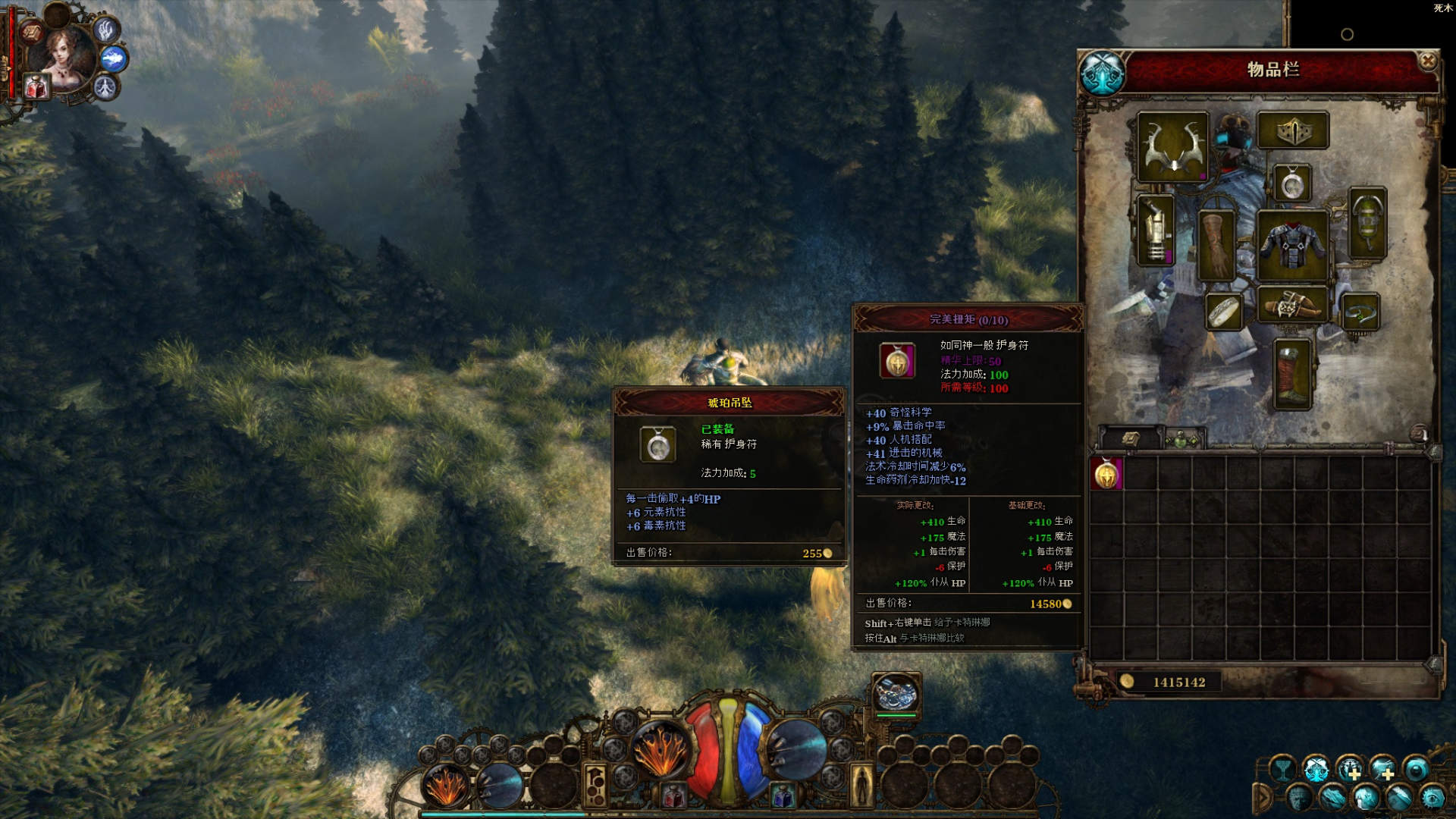1456x819 pixels.
Task: Open the goblet menu icon
Action: [x=1282, y=770]
